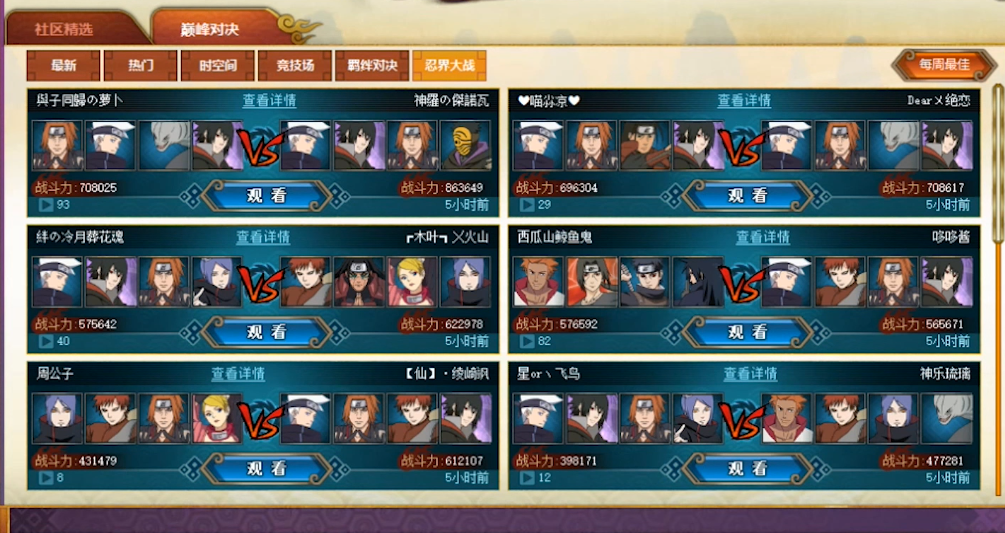Open 查看详情 for ♥喵弥凉♥'s battle

coord(744,101)
